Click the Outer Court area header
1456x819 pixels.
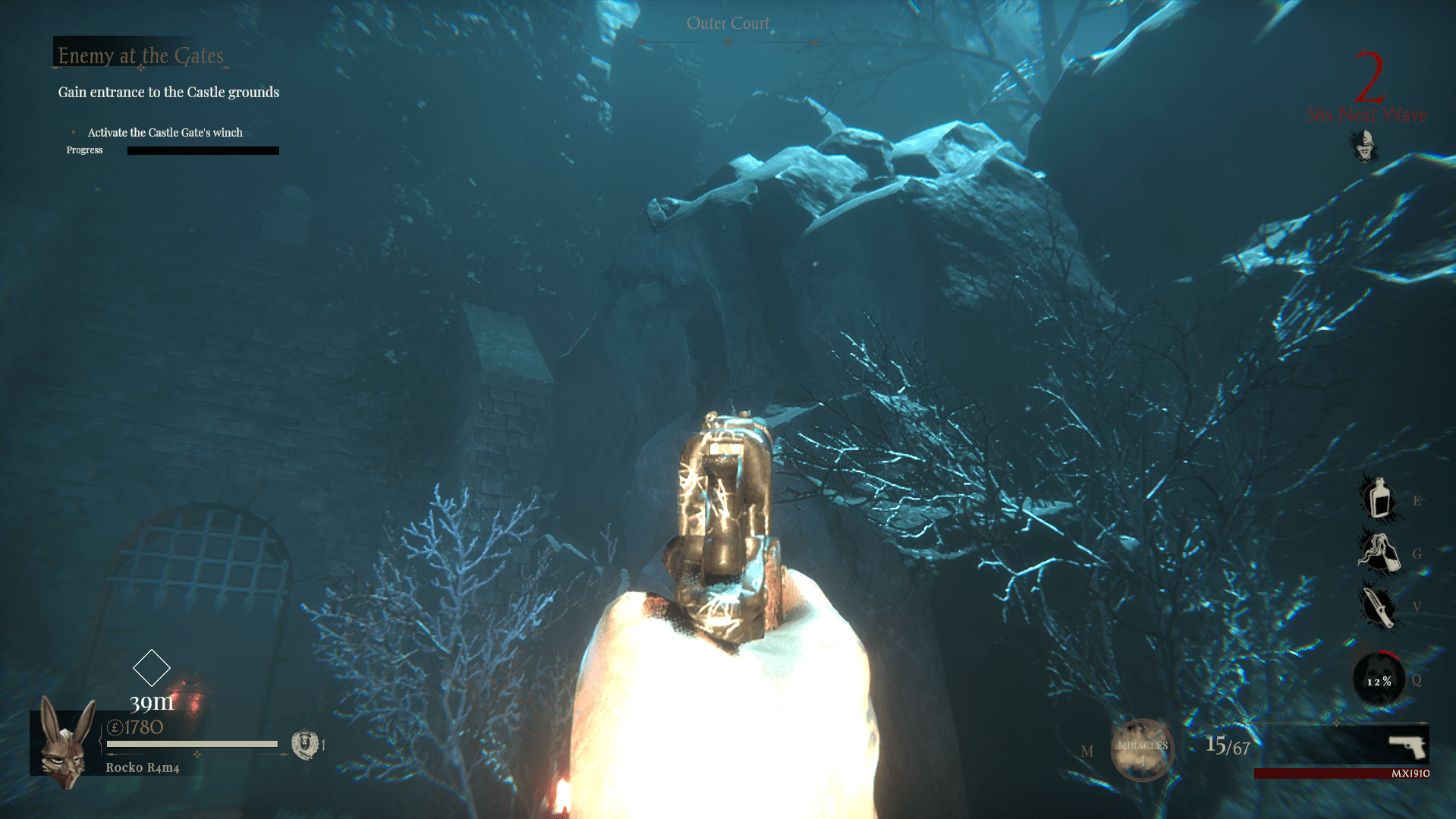[728, 23]
